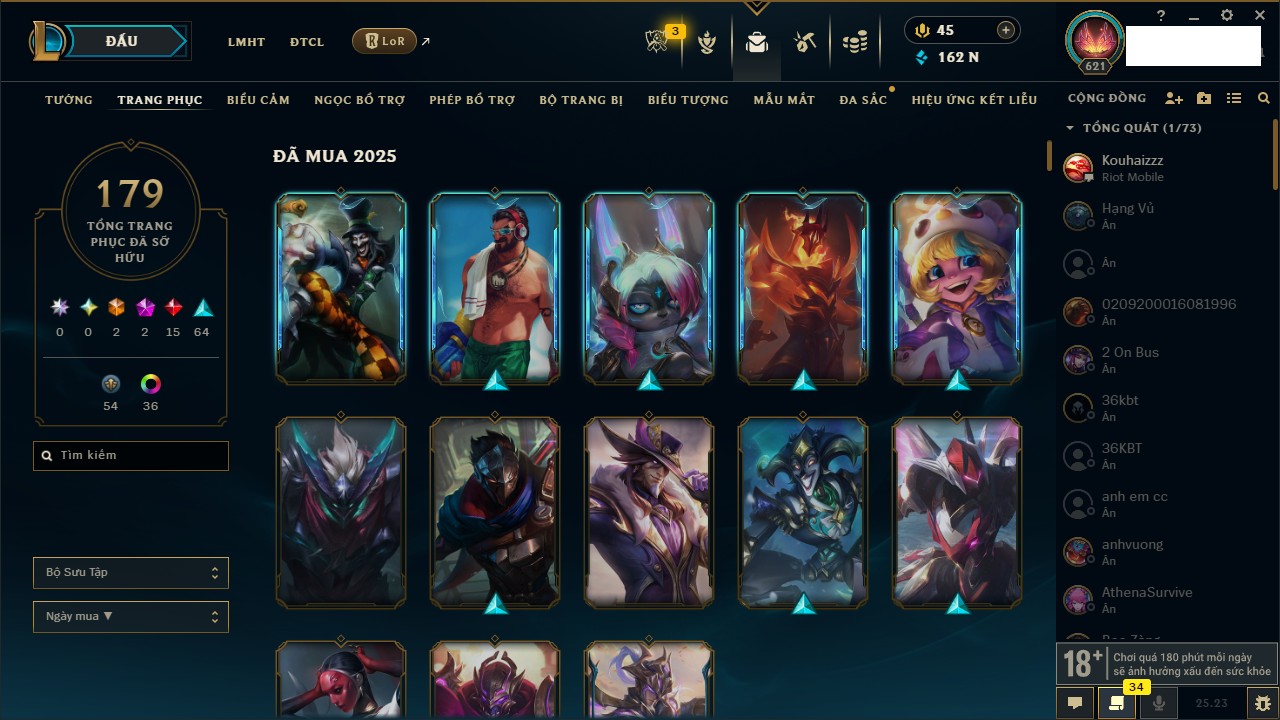Switch to the ĐA SẮC chromas tab
1280x720 pixels.
point(863,100)
